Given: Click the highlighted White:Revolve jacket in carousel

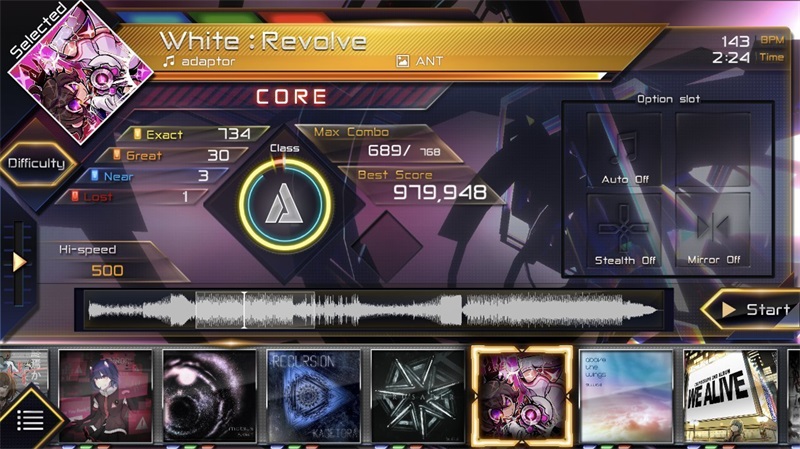Looking at the screenshot, I should click(x=521, y=395).
